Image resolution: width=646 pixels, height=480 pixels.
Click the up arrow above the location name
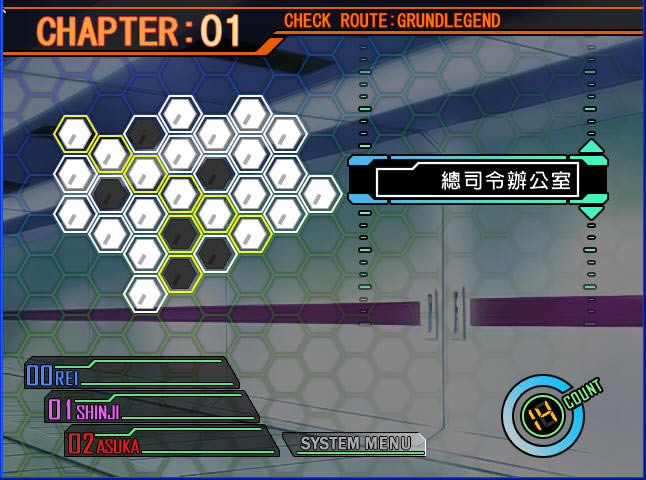coord(591,146)
